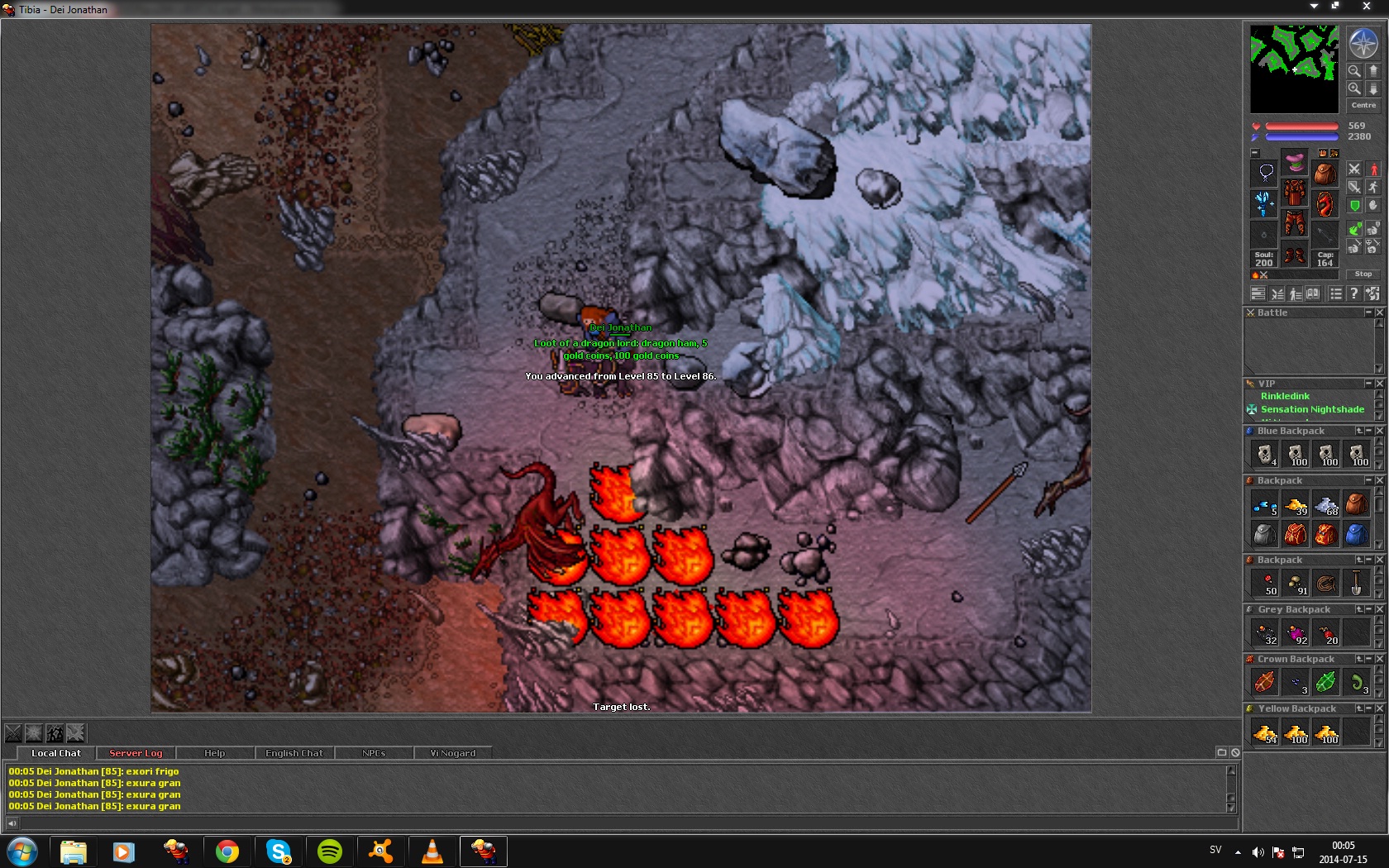Click the minimap compass rose
This screenshot has height=868, width=1389.
pos(1363,44)
